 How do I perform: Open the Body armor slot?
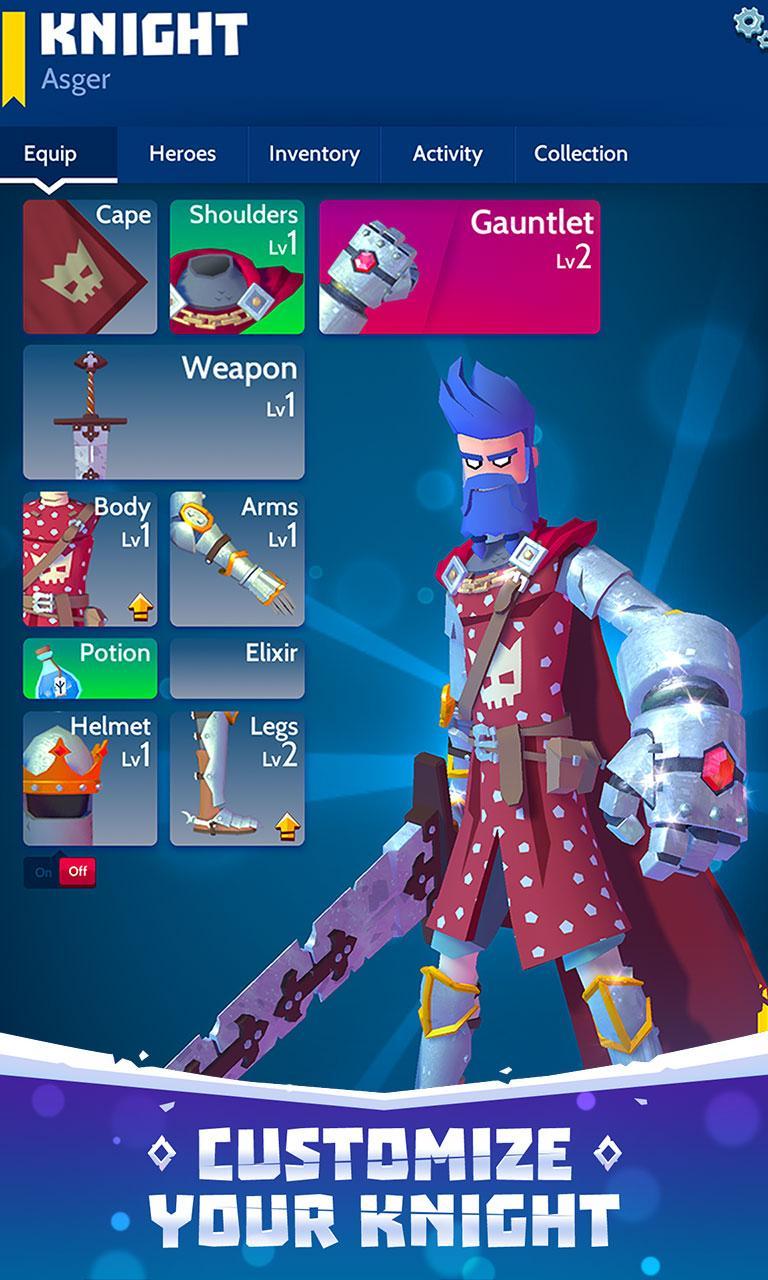click(90, 558)
